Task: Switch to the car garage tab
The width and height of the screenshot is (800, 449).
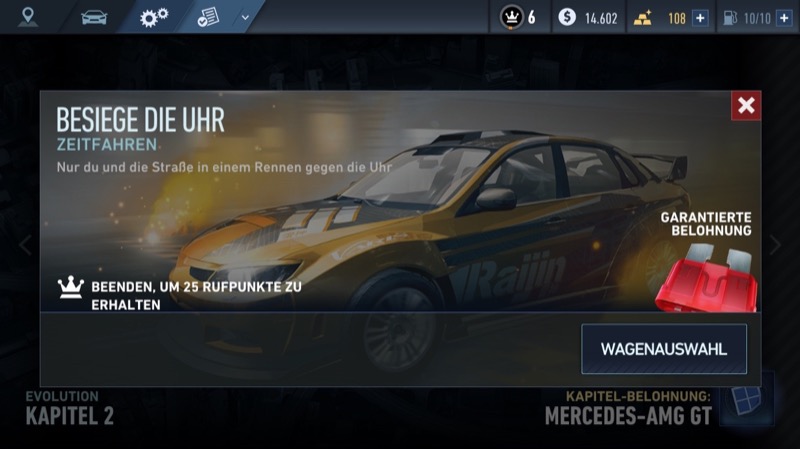Action: click(x=94, y=16)
